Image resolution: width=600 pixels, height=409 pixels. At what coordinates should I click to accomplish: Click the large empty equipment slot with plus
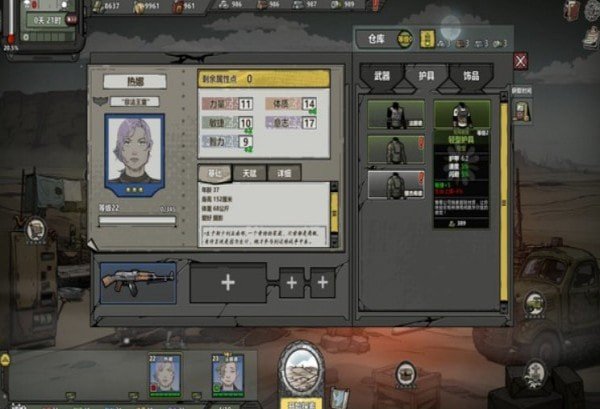(228, 283)
